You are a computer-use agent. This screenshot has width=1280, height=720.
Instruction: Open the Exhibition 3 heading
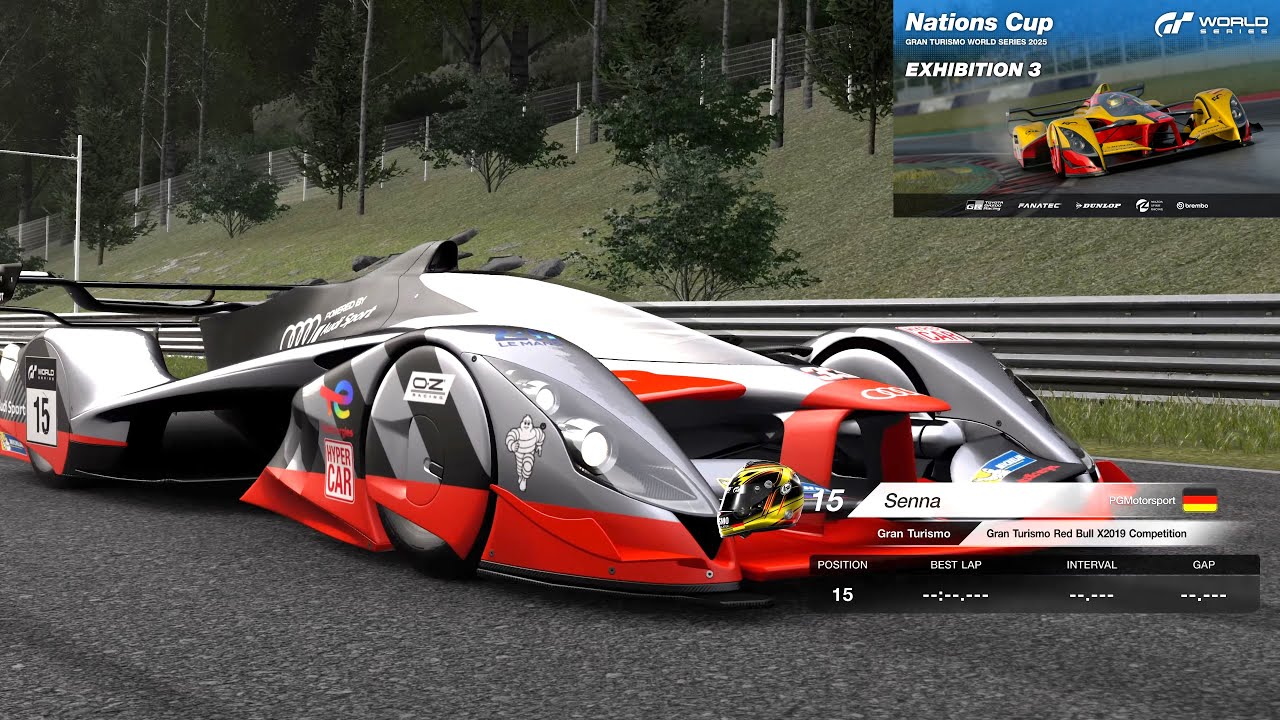972,70
